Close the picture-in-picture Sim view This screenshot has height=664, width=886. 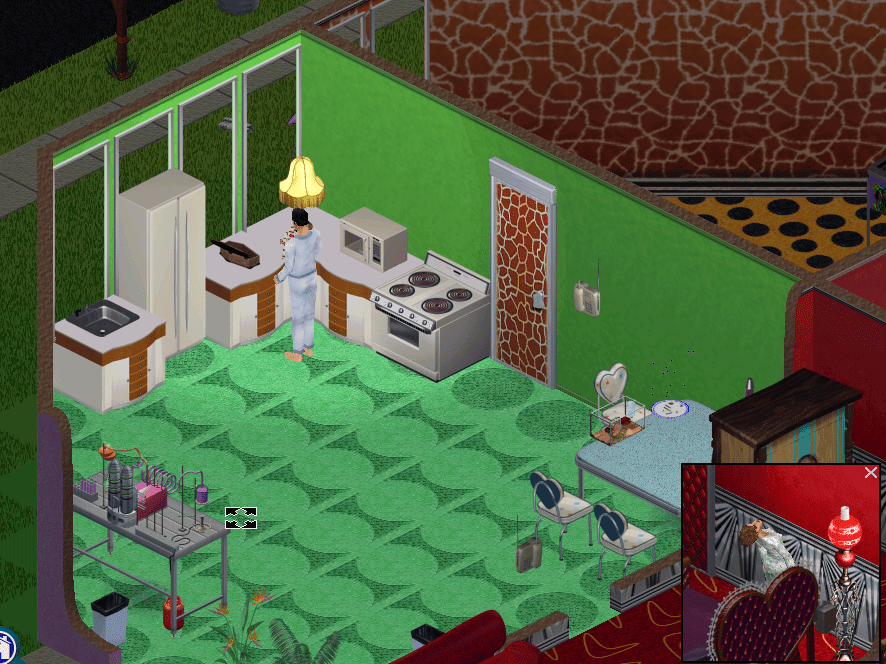coord(870,473)
